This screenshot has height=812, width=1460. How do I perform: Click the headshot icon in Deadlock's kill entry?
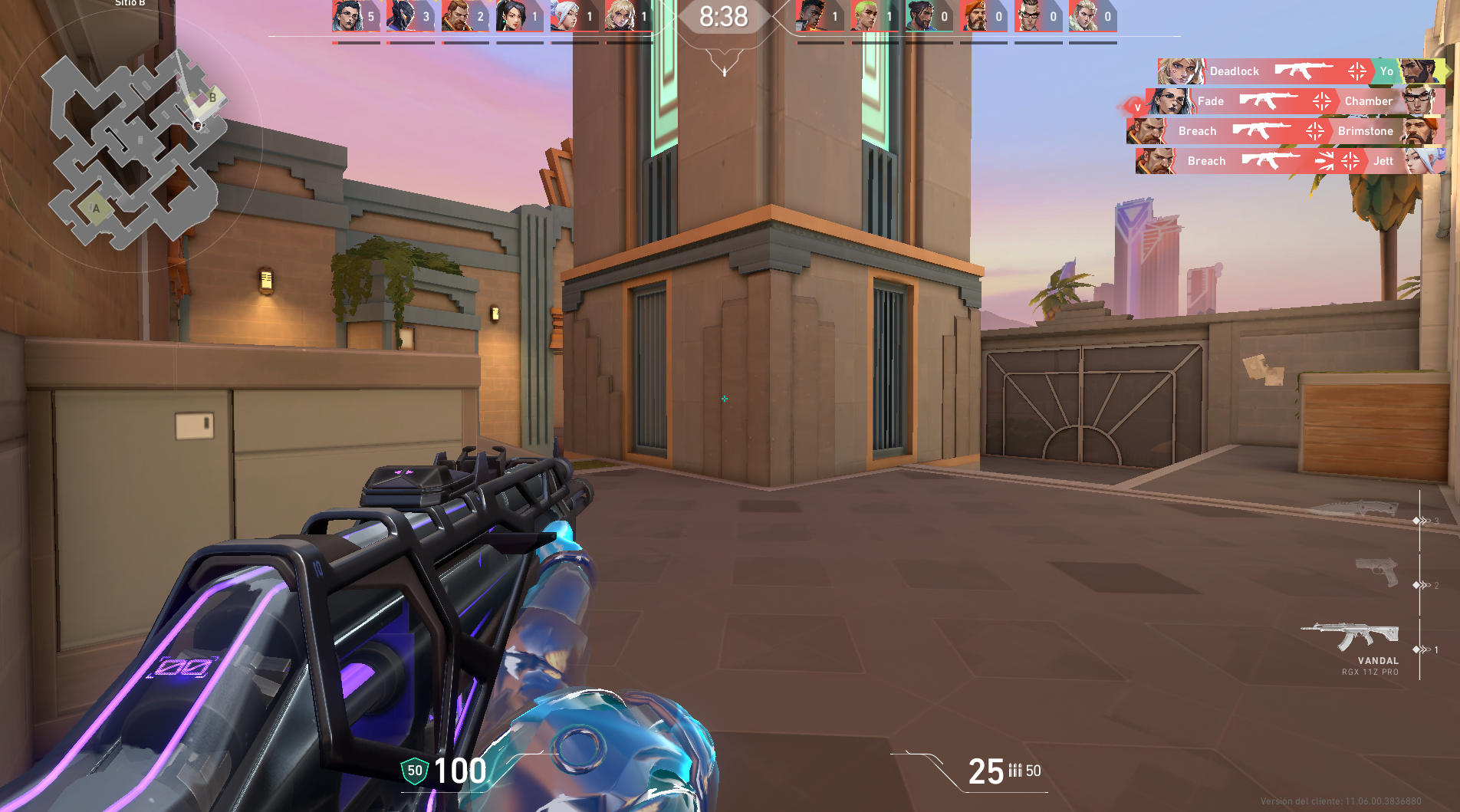click(1356, 70)
